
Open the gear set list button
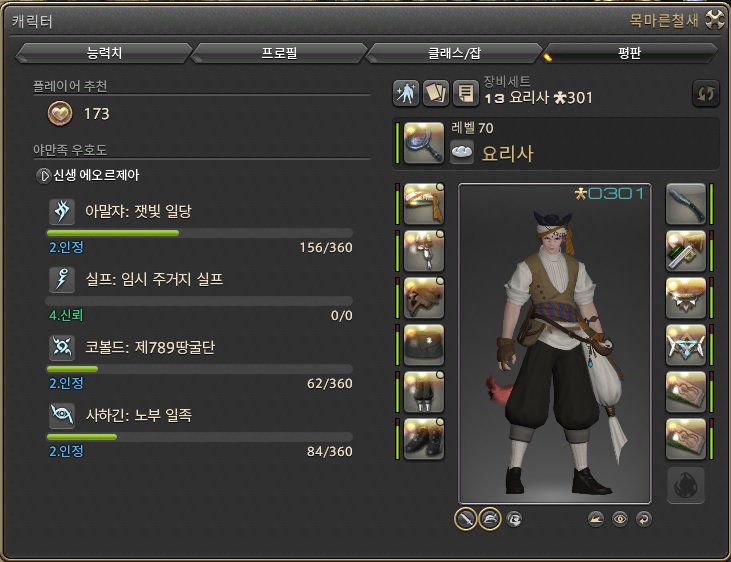465,93
